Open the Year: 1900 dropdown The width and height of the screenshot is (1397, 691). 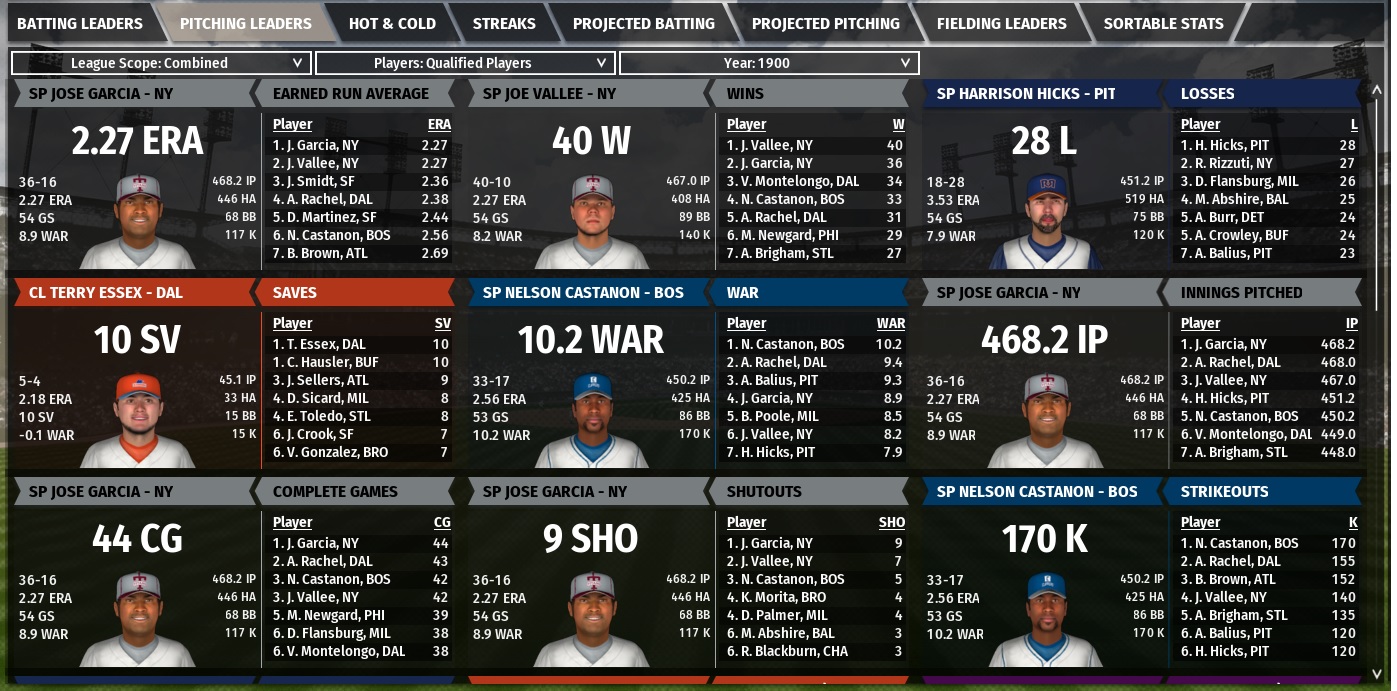(x=768, y=63)
